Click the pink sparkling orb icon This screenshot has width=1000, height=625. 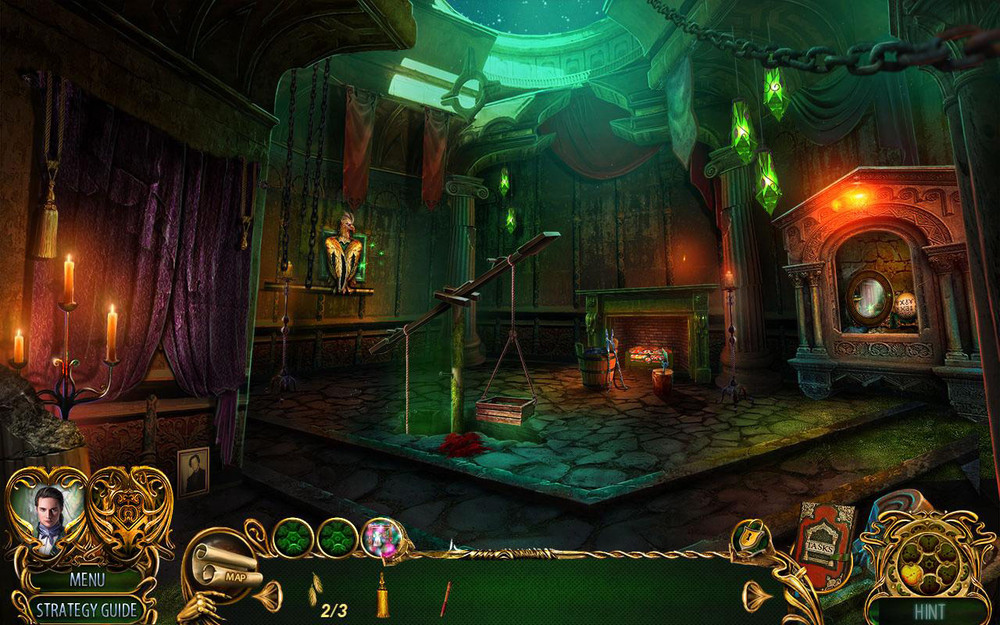point(380,537)
